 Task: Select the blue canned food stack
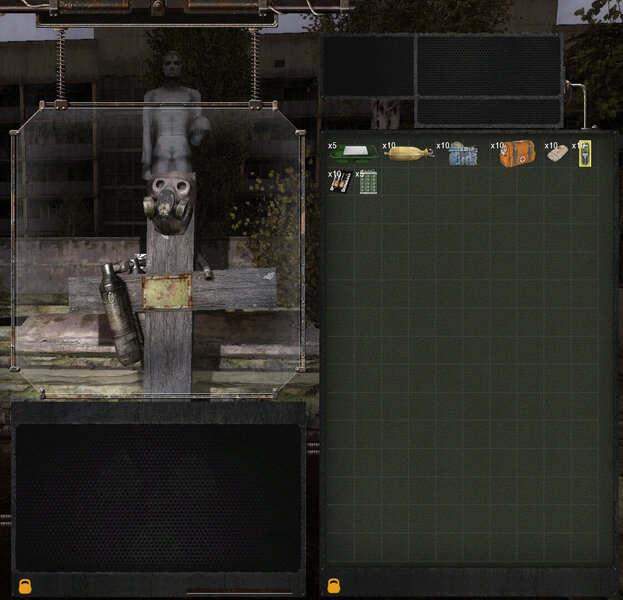click(x=462, y=155)
